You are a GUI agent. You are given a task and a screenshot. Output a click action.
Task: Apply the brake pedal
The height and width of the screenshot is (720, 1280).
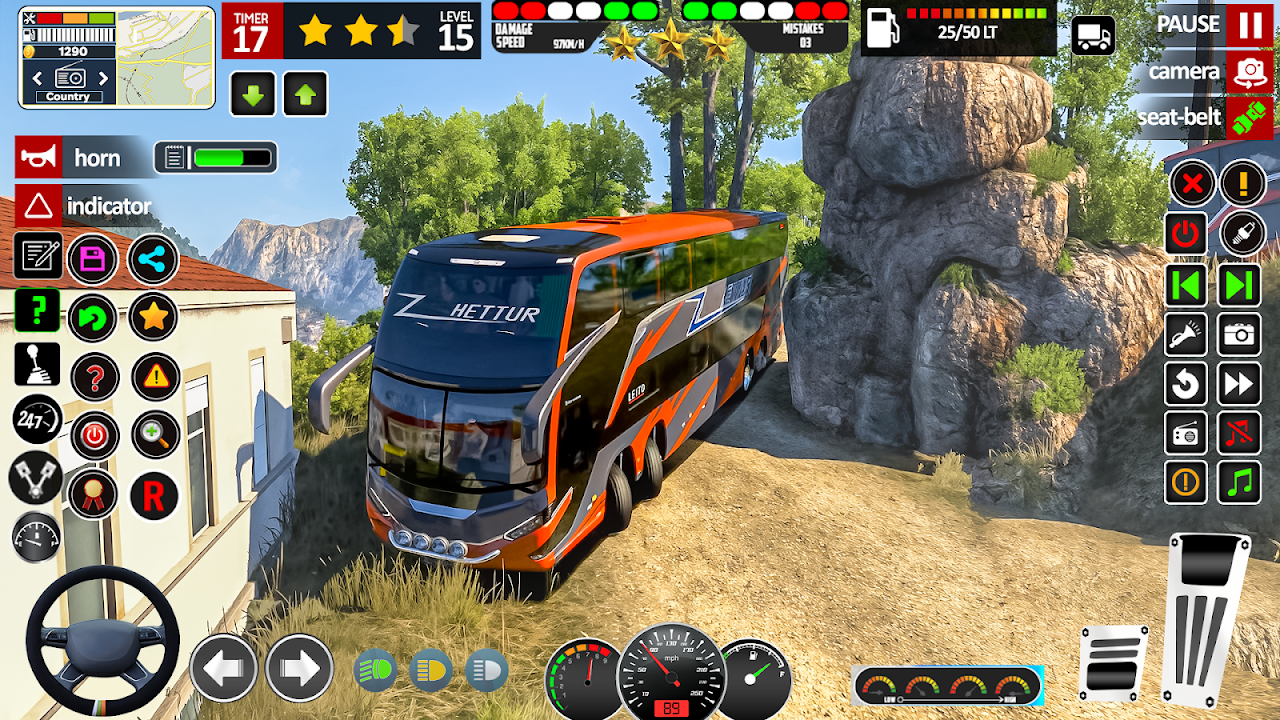[x=1113, y=662]
